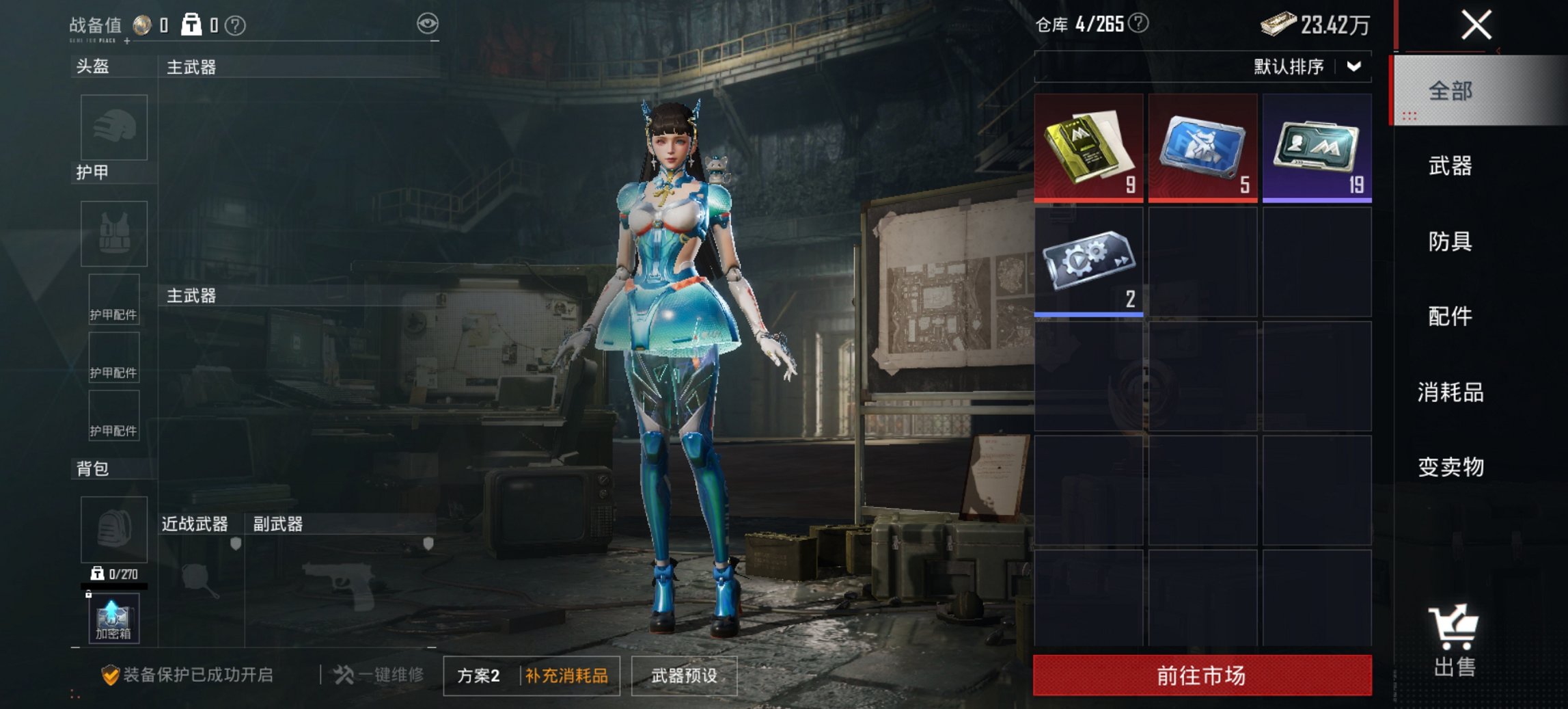Switch to the 武器 weapons tab
The image size is (1568, 709).
pyautogui.click(x=1452, y=166)
